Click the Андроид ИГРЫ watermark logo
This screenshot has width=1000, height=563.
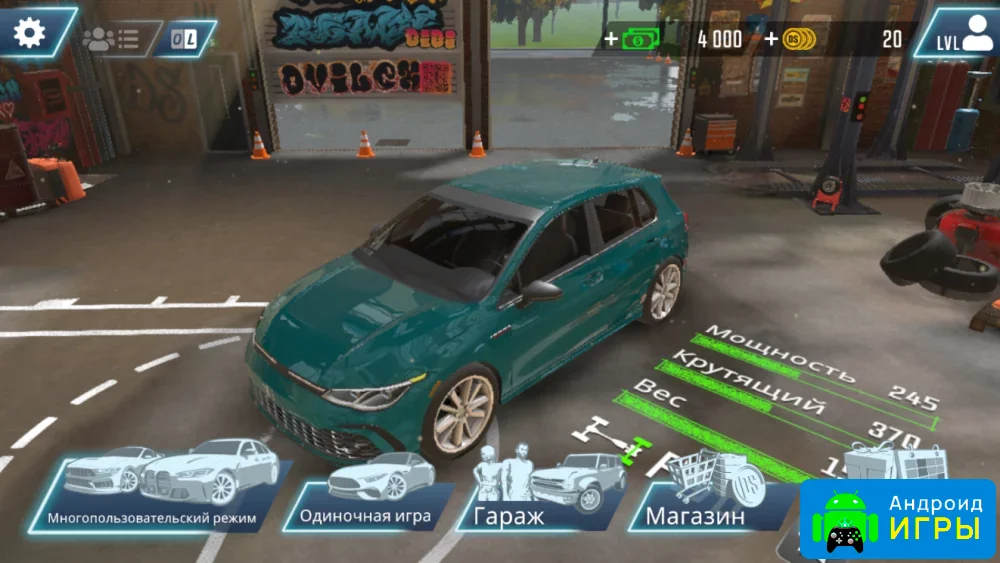tap(902, 519)
